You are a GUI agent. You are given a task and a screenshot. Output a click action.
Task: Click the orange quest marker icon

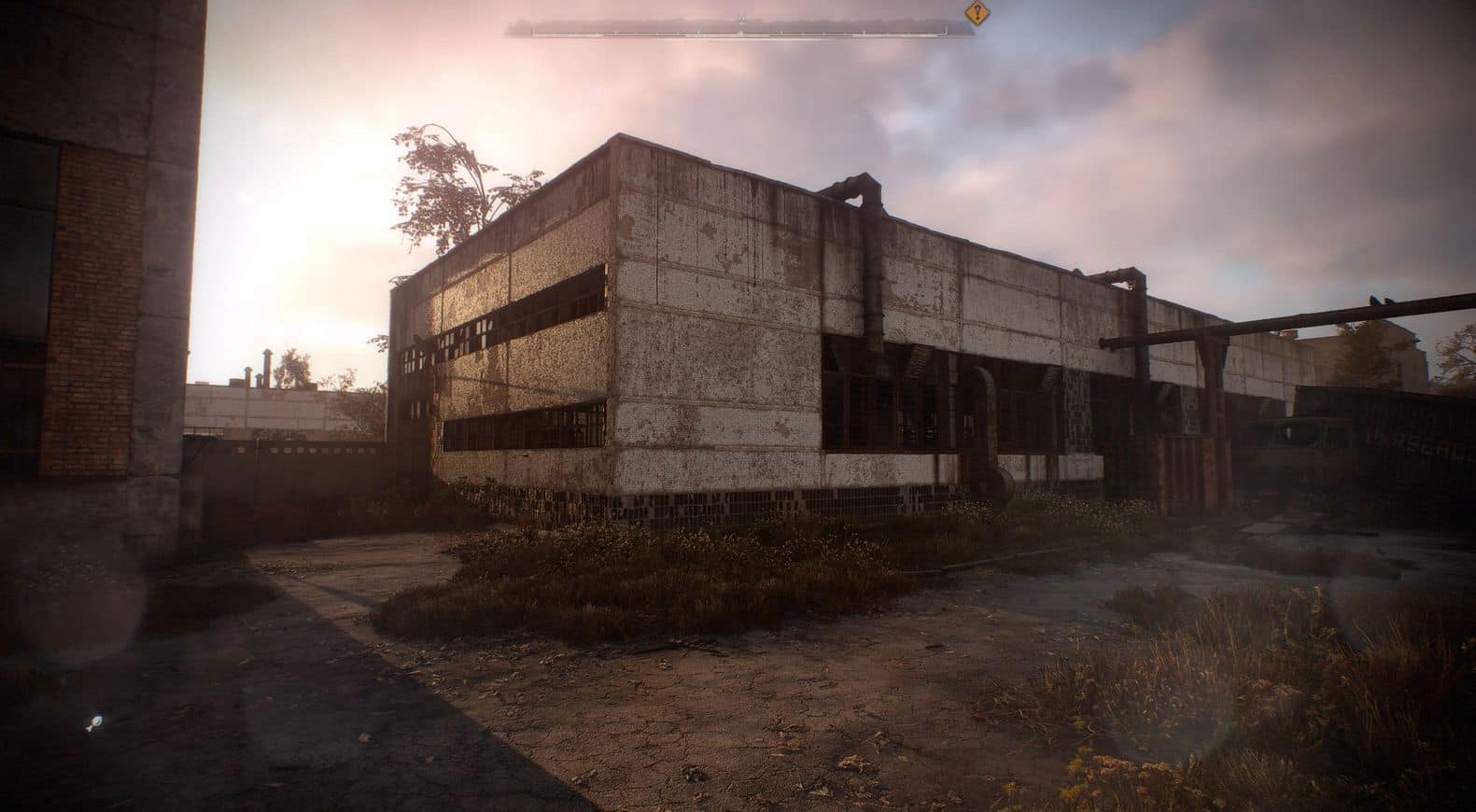(977, 12)
